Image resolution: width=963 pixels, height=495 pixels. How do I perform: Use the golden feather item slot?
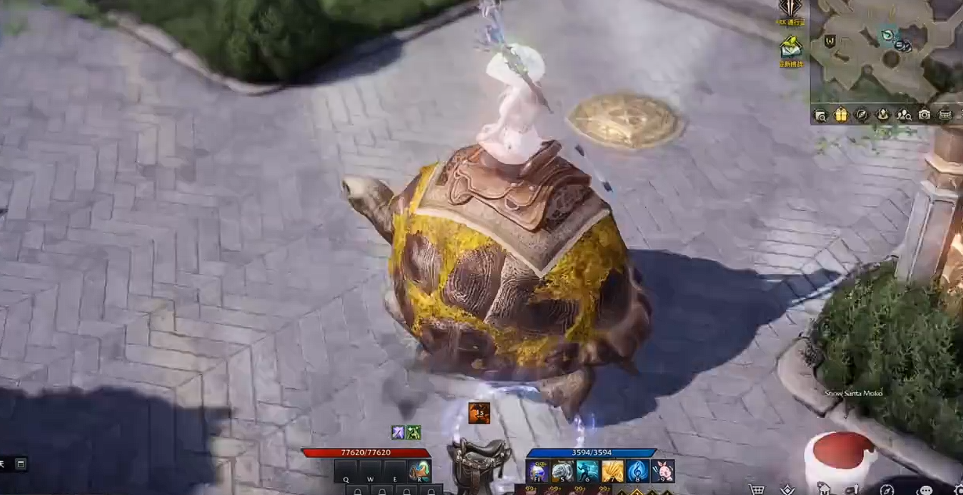pos(612,471)
